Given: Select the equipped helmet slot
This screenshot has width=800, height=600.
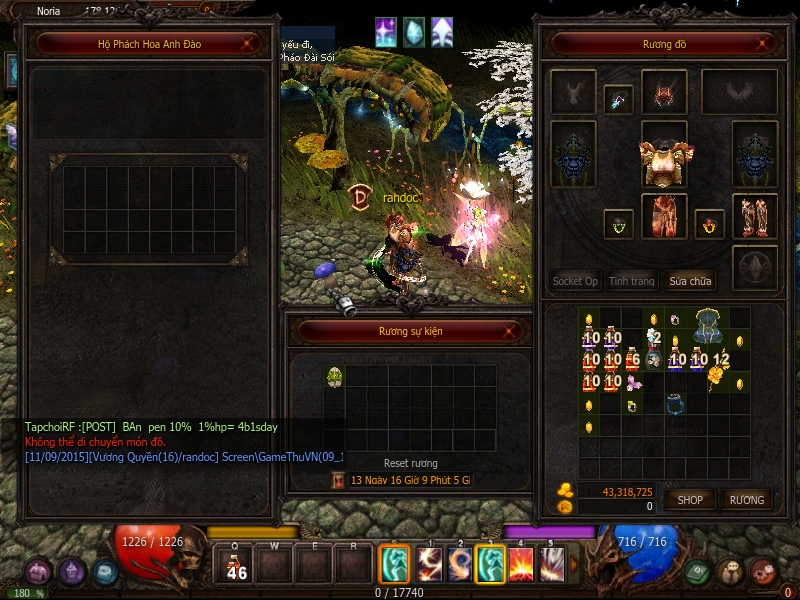Looking at the screenshot, I should (664, 94).
